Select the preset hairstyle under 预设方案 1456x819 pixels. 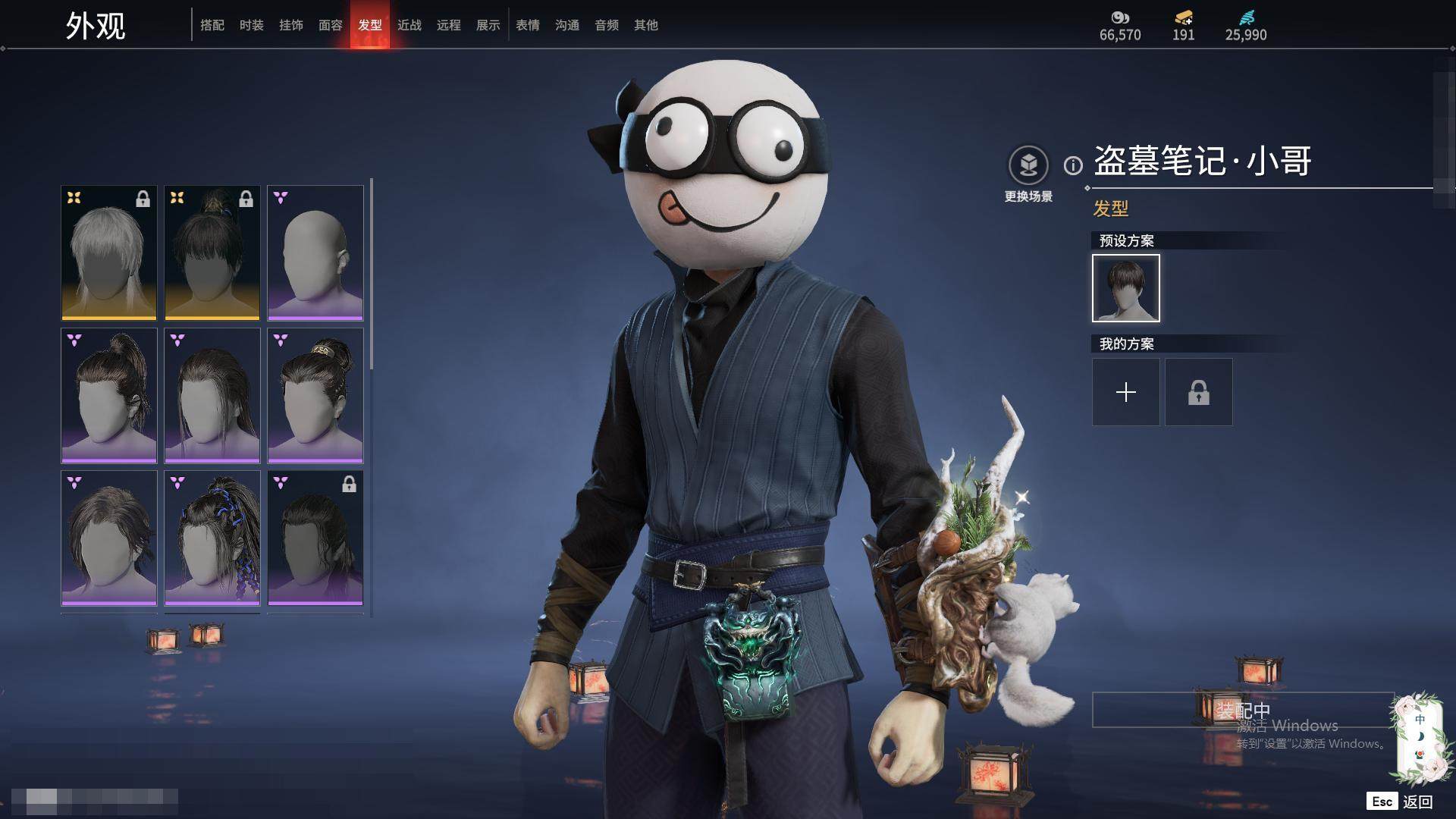pyautogui.click(x=1126, y=288)
